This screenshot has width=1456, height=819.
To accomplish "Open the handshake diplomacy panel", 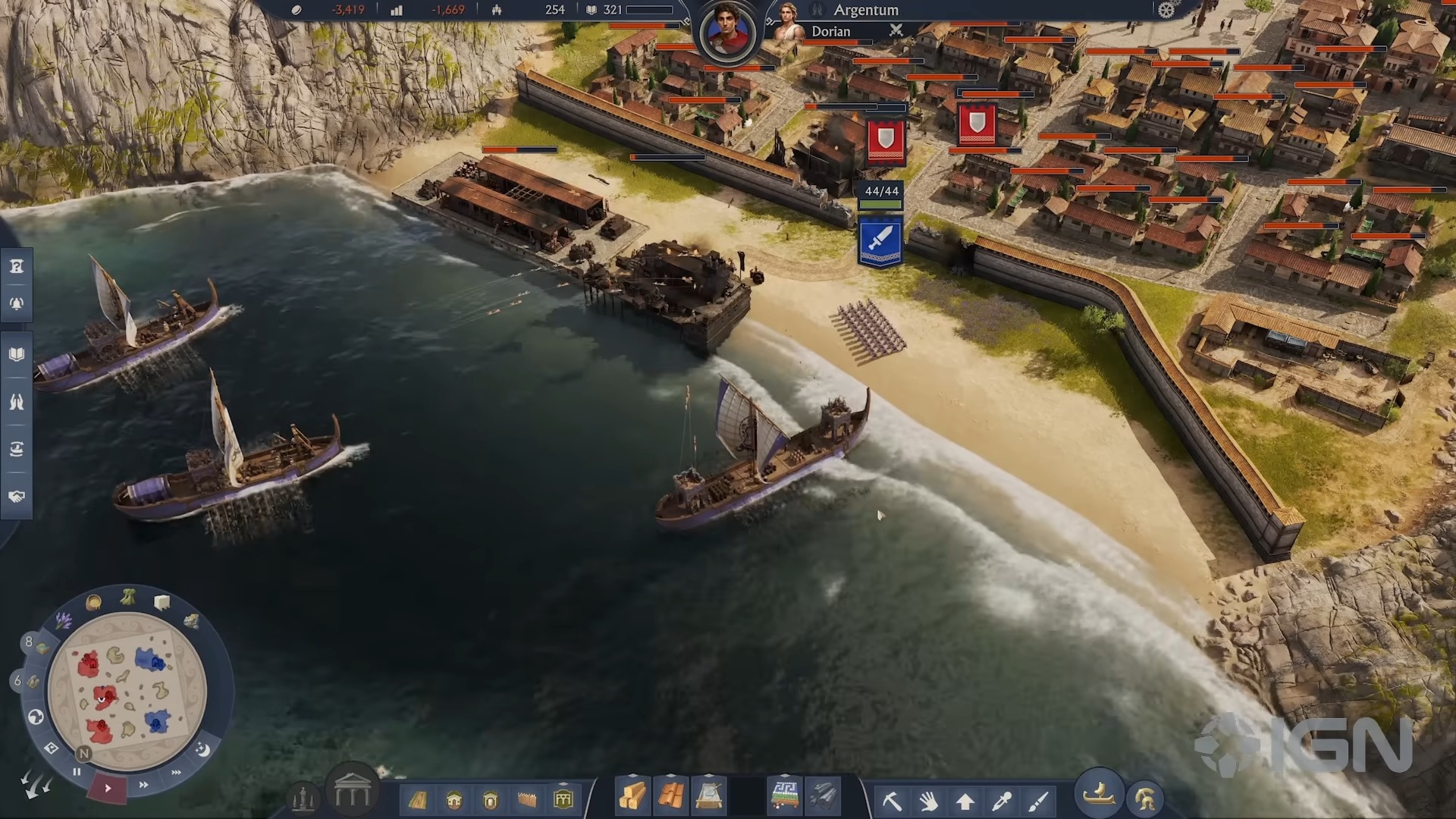I will point(17,496).
